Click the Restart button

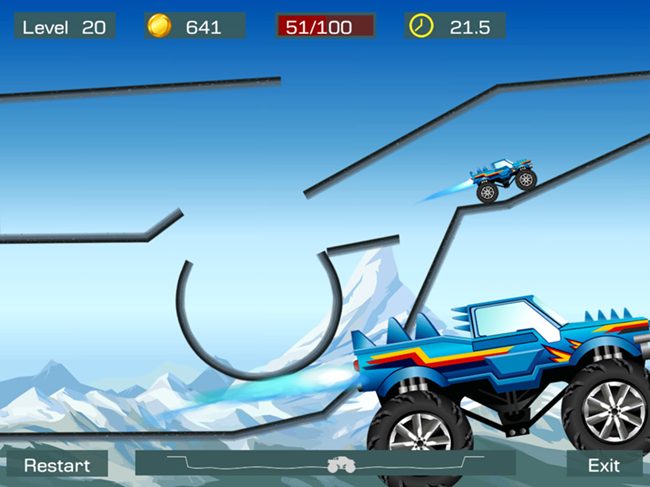(57, 465)
